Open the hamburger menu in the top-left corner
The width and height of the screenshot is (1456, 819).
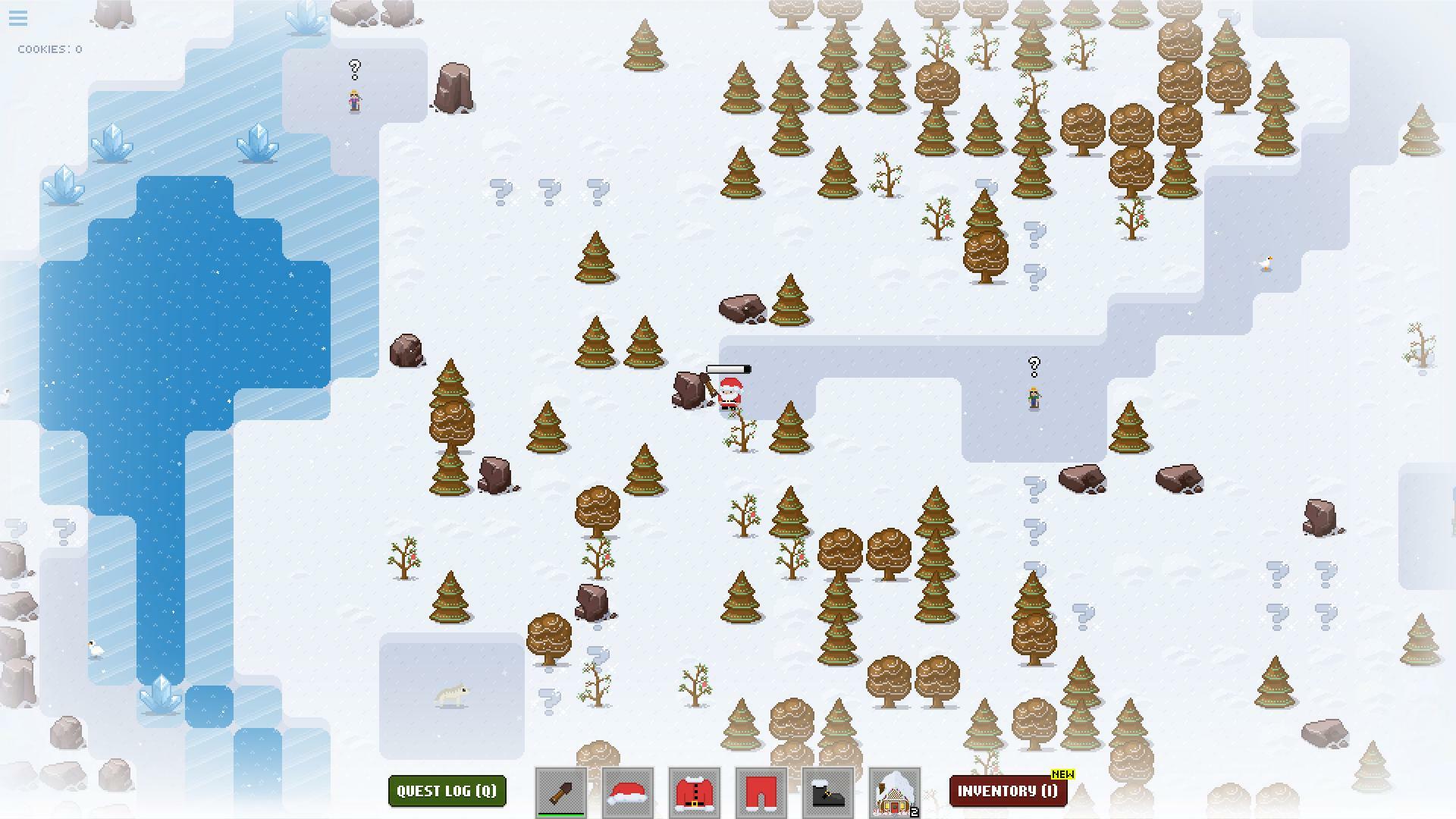pyautogui.click(x=17, y=18)
